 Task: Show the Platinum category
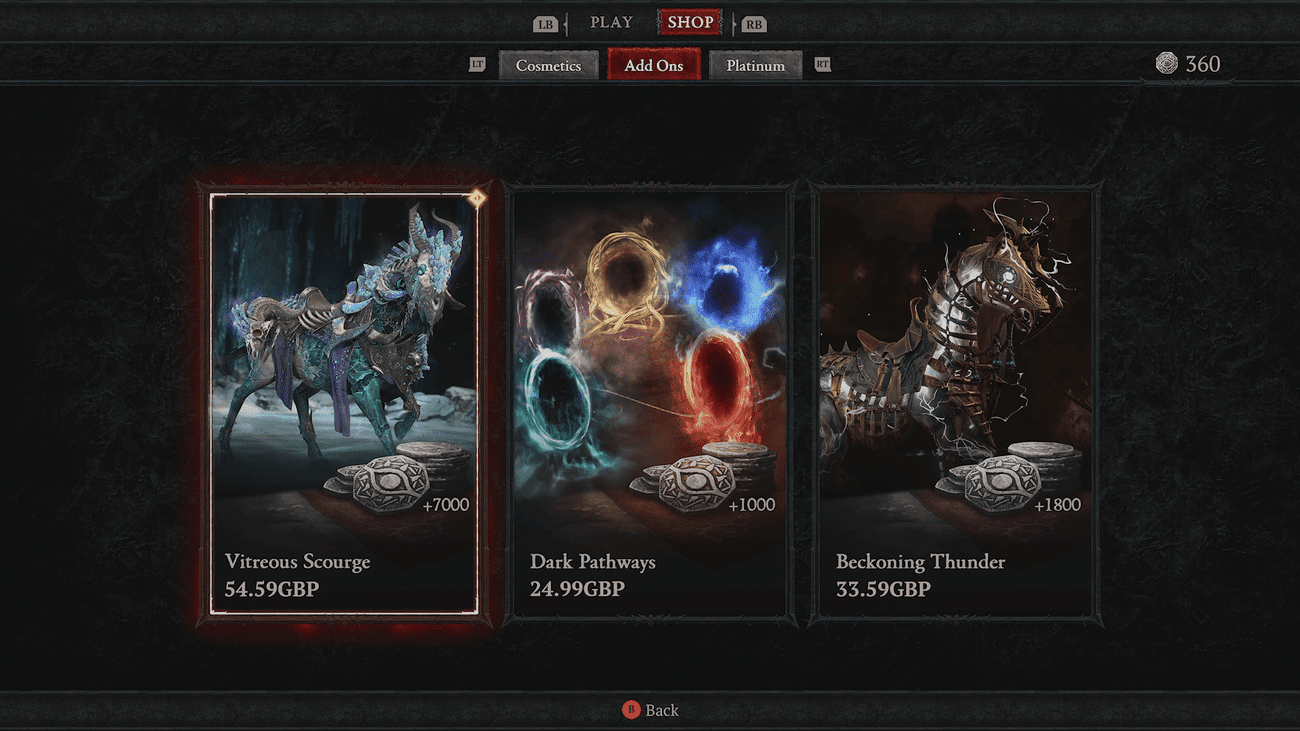[755, 66]
